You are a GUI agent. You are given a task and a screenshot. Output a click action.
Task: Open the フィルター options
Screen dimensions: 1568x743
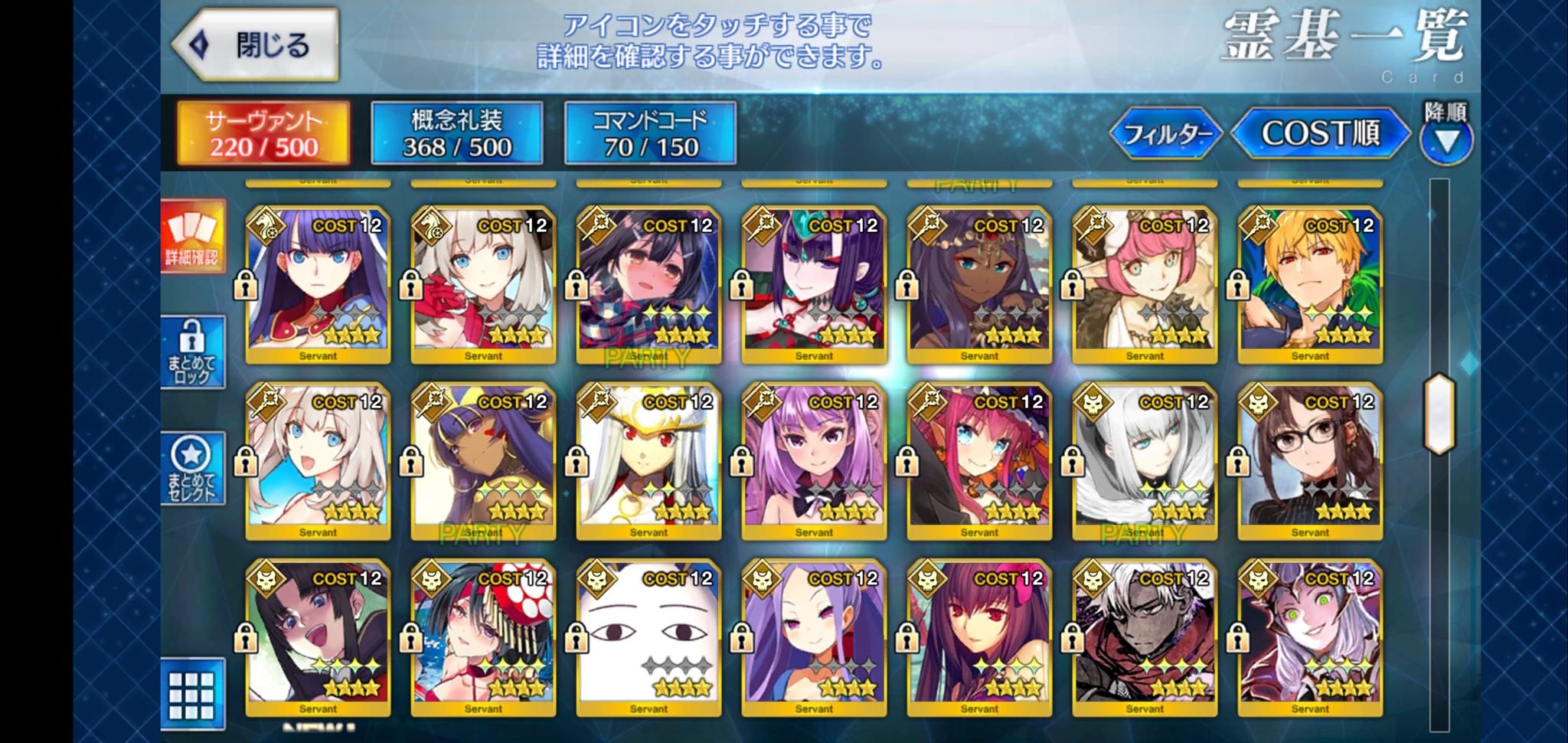[1166, 134]
